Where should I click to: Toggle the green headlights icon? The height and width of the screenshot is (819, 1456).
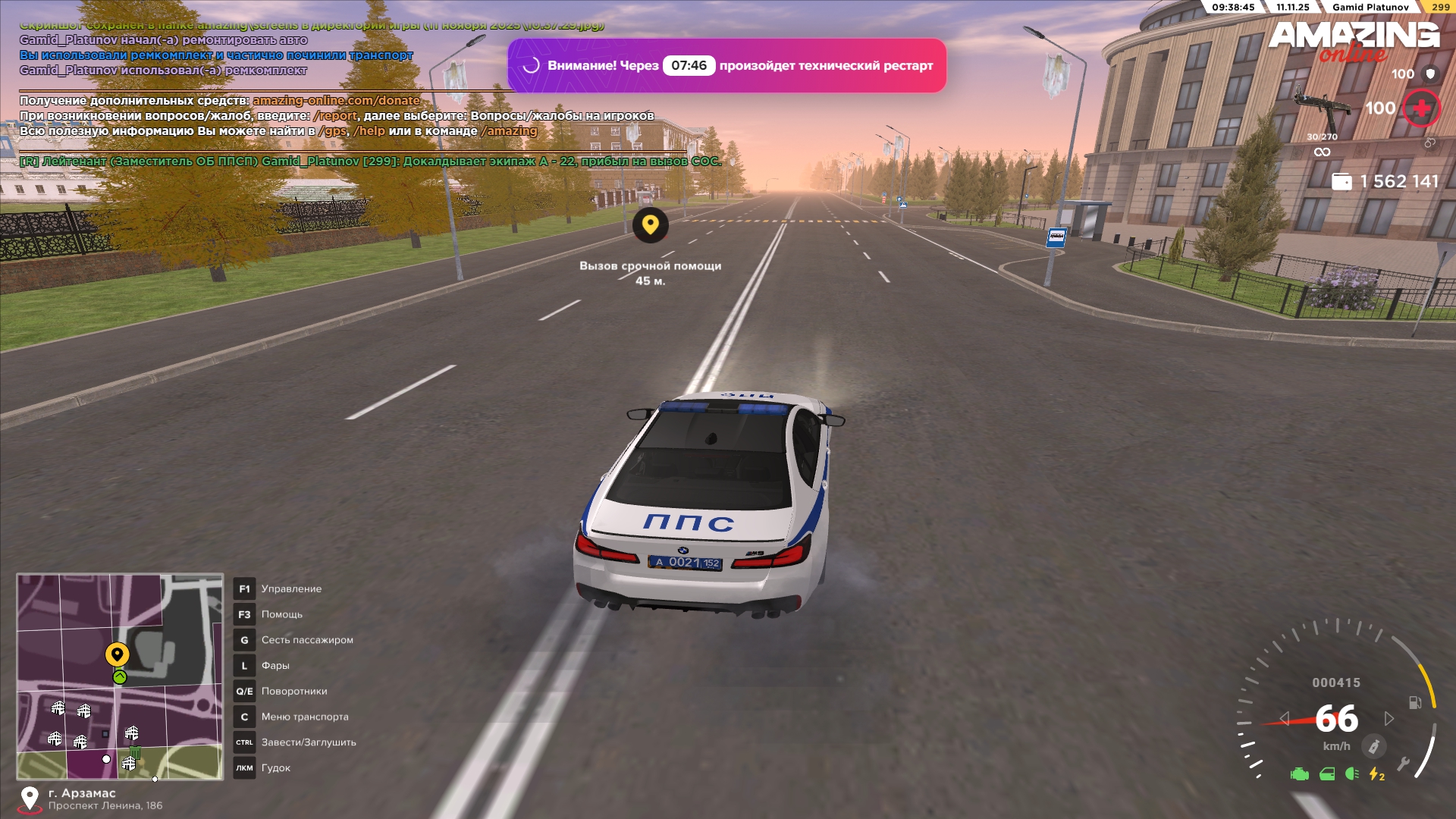coord(1351,774)
